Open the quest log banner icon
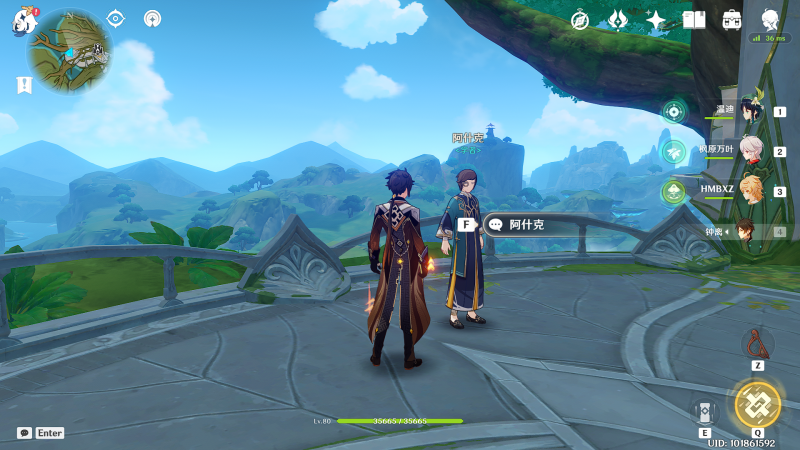The height and width of the screenshot is (450, 800). (x=24, y=85)
